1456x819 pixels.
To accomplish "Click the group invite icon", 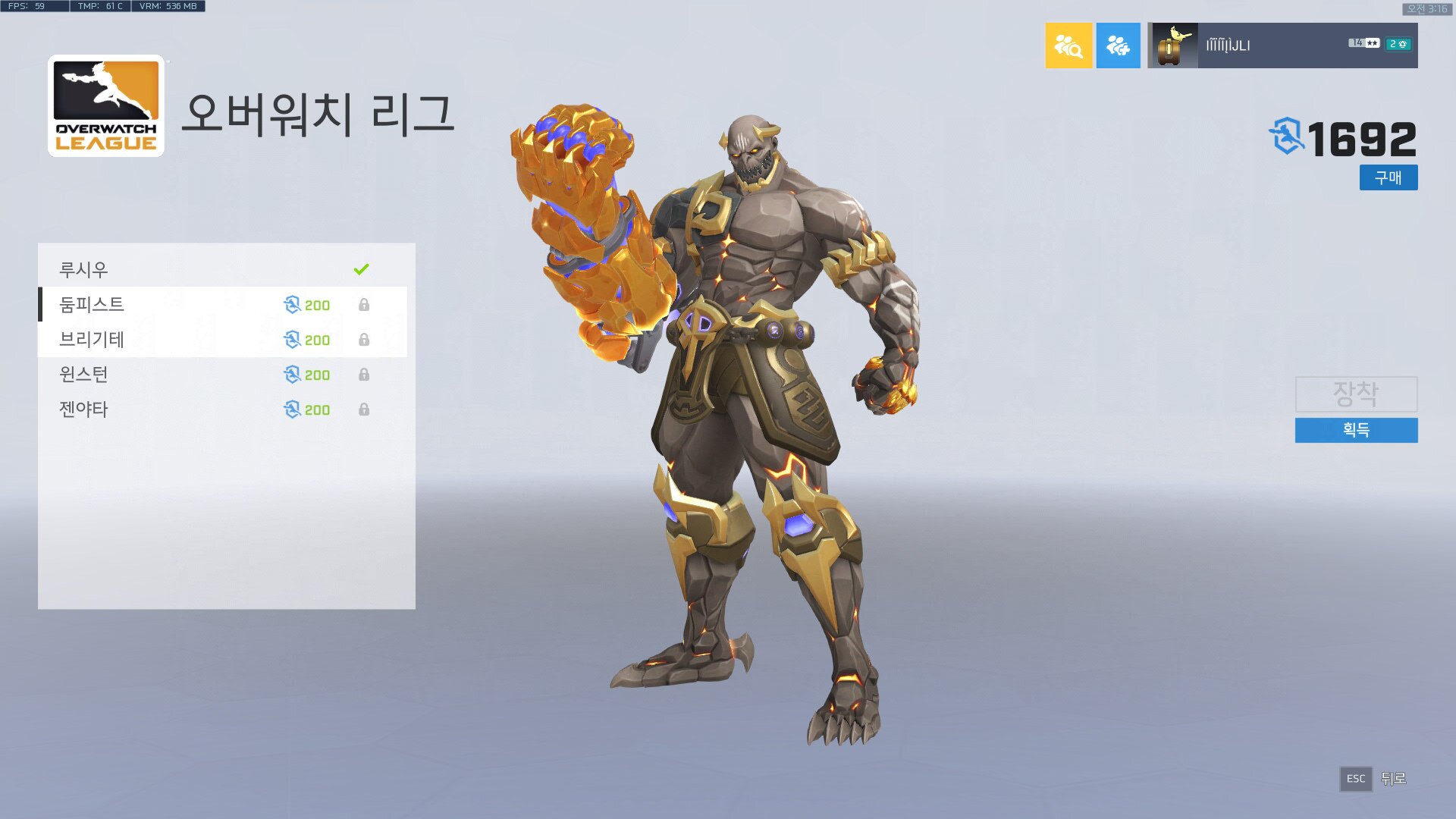I will point(1119,45).
